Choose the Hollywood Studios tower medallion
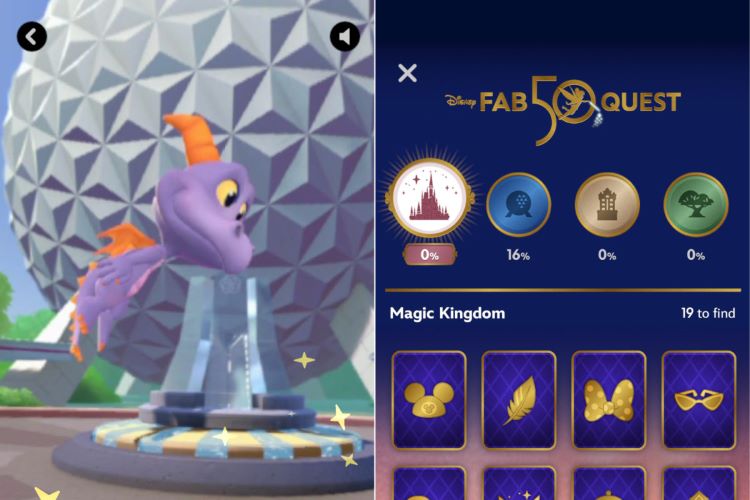The width and height of the screenshot is (750, 500). 607,204
